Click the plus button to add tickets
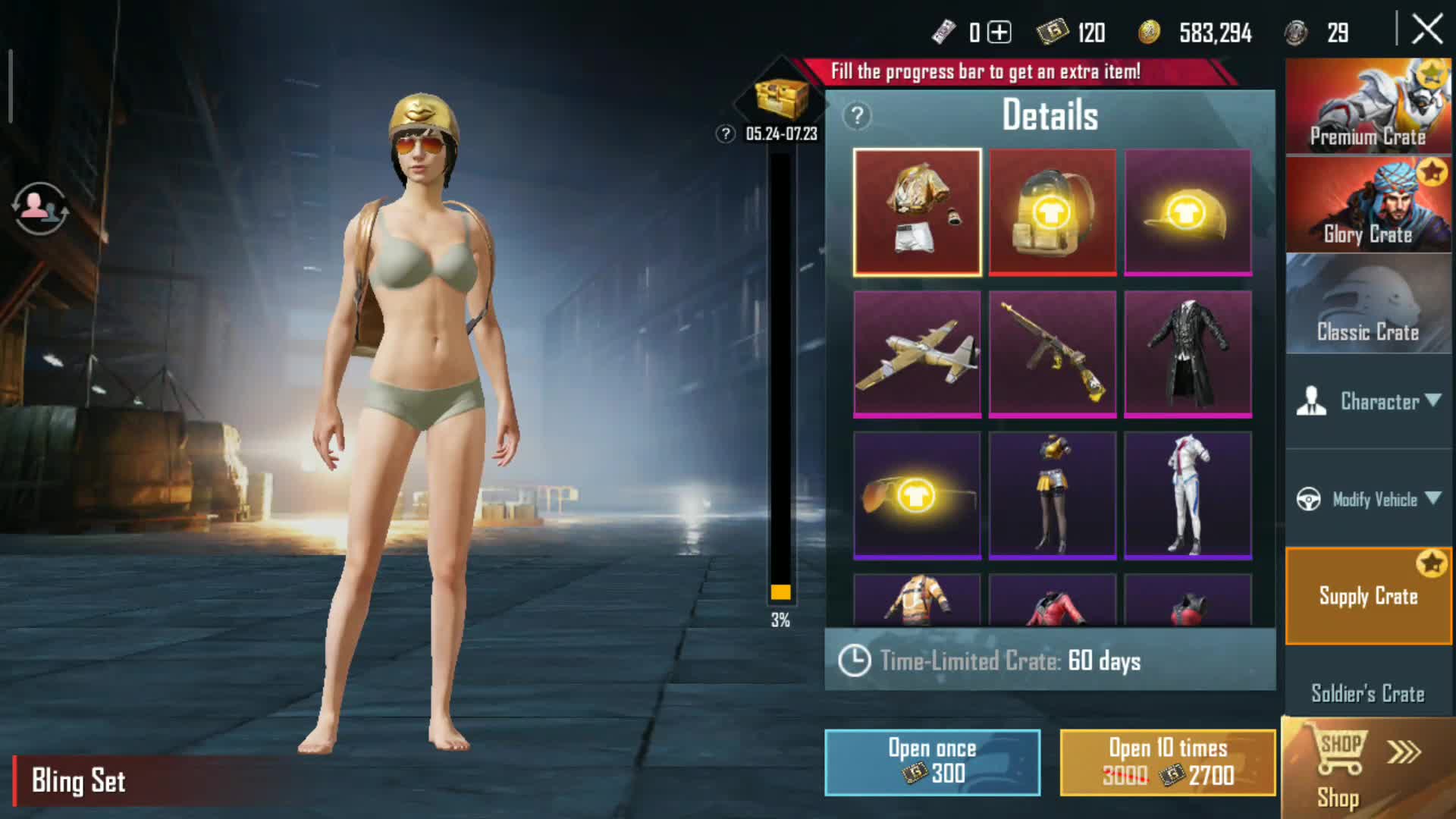The image size is (1456, 819). pos(999,33)
